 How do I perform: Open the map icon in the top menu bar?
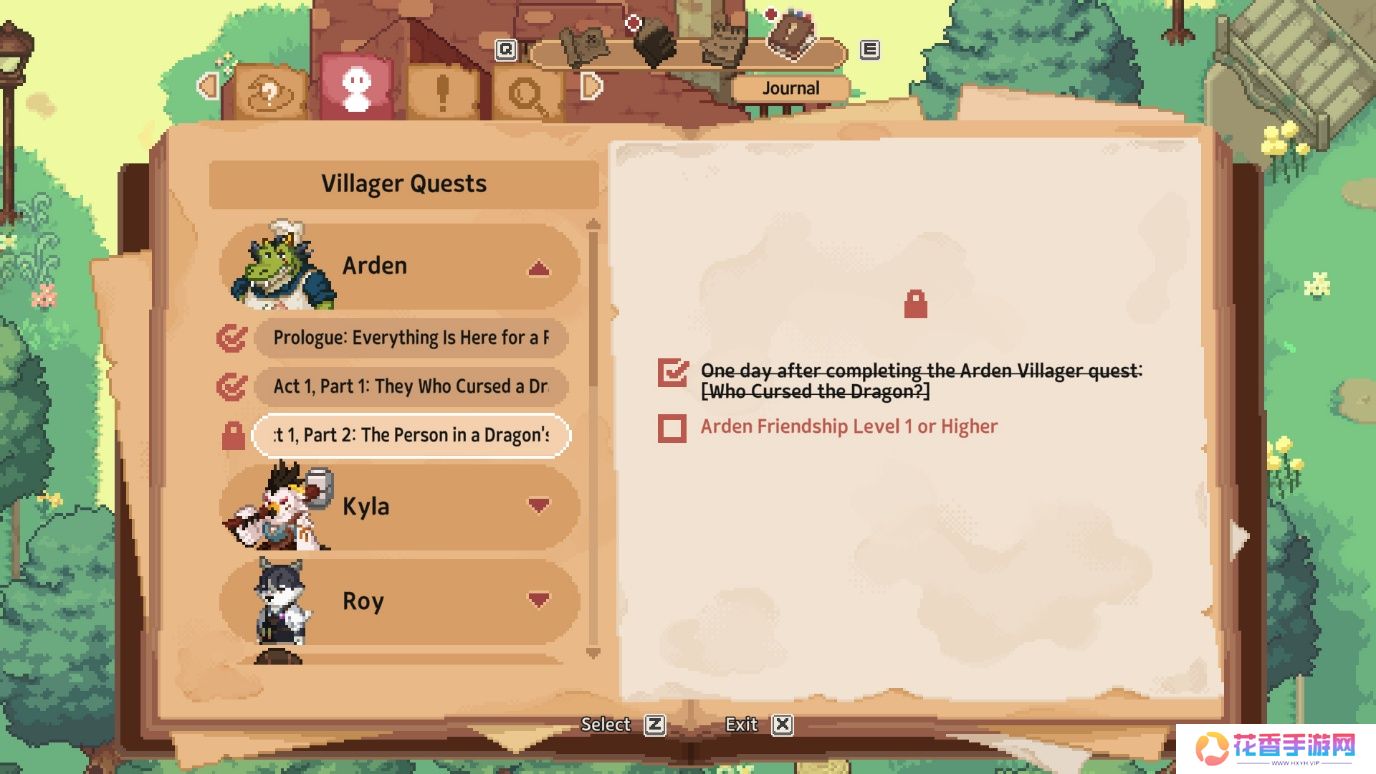coord(584,44)
